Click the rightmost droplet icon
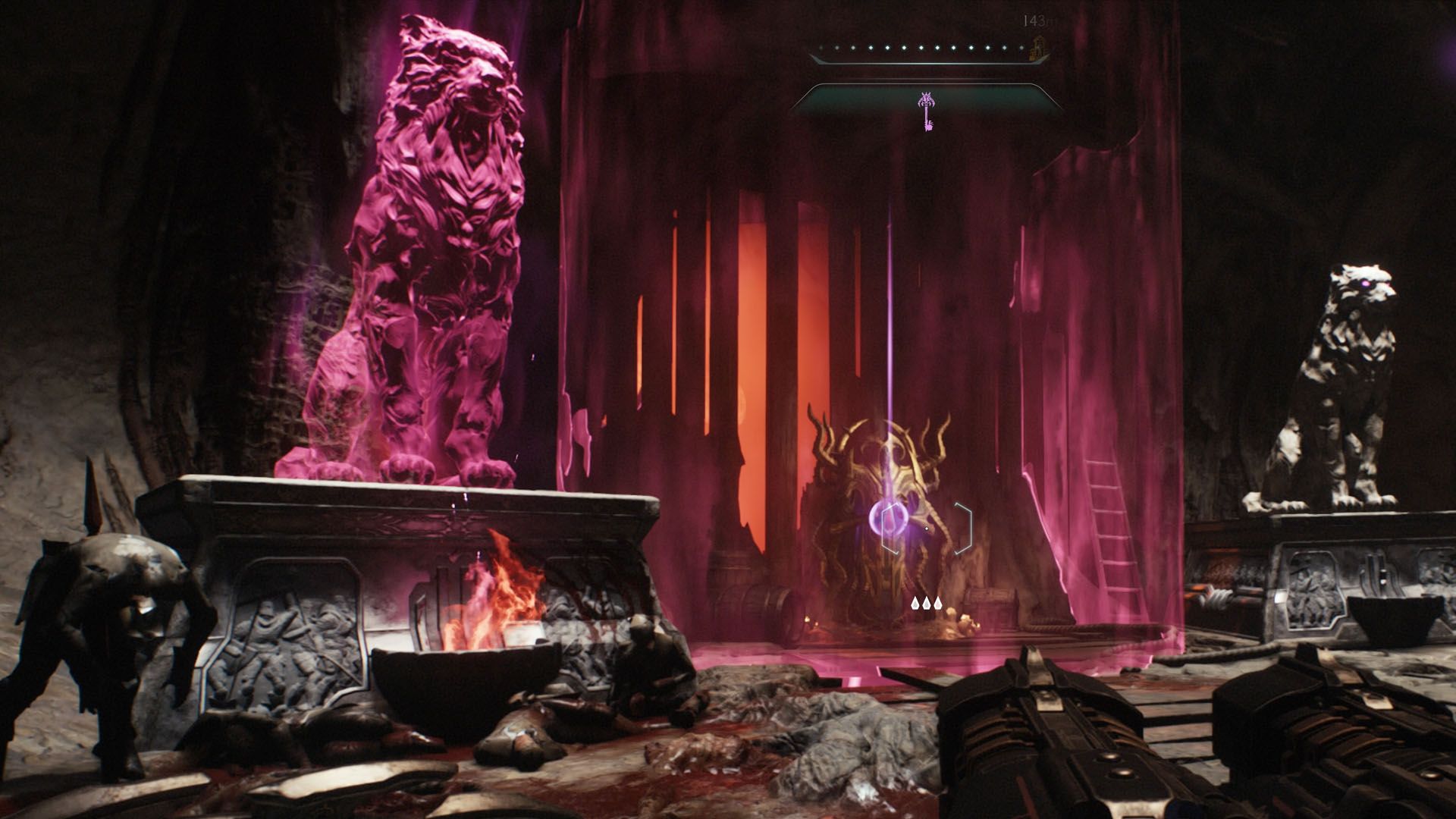1456x819 pixels. (938, 604)
